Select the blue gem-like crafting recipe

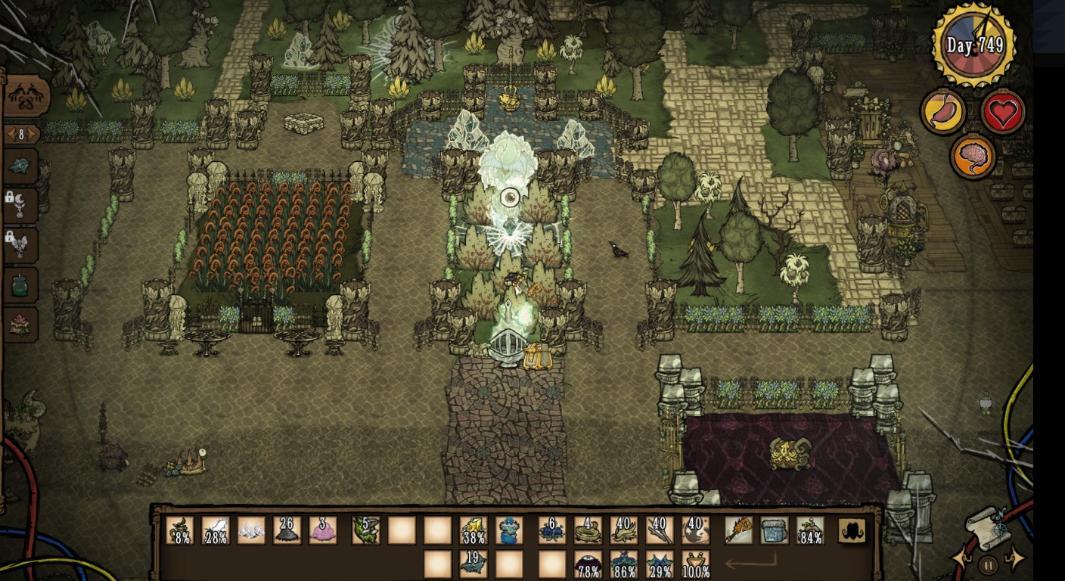[x=21, y=165]
